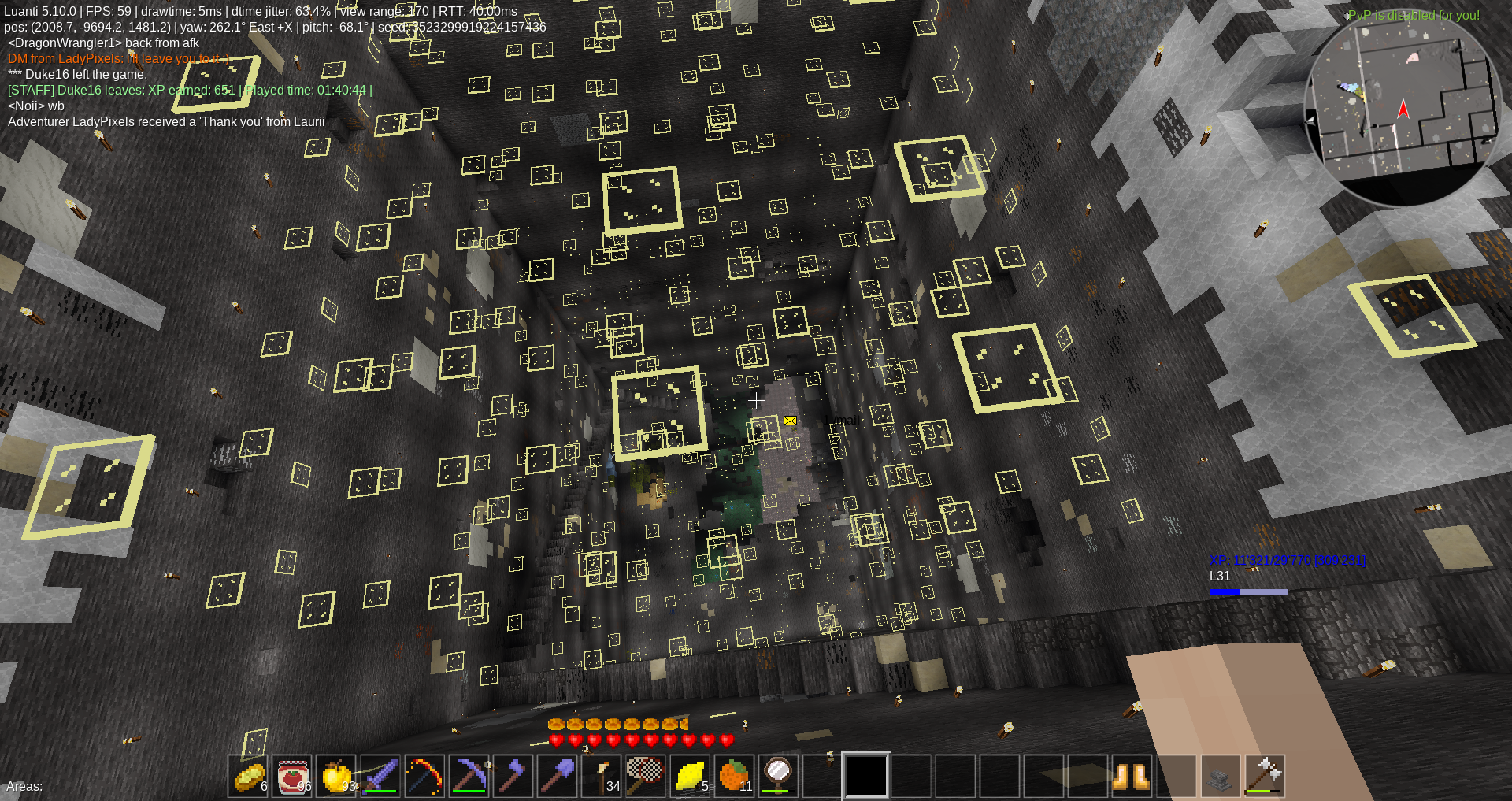Select the hand mirror slot

coord(778,776)
